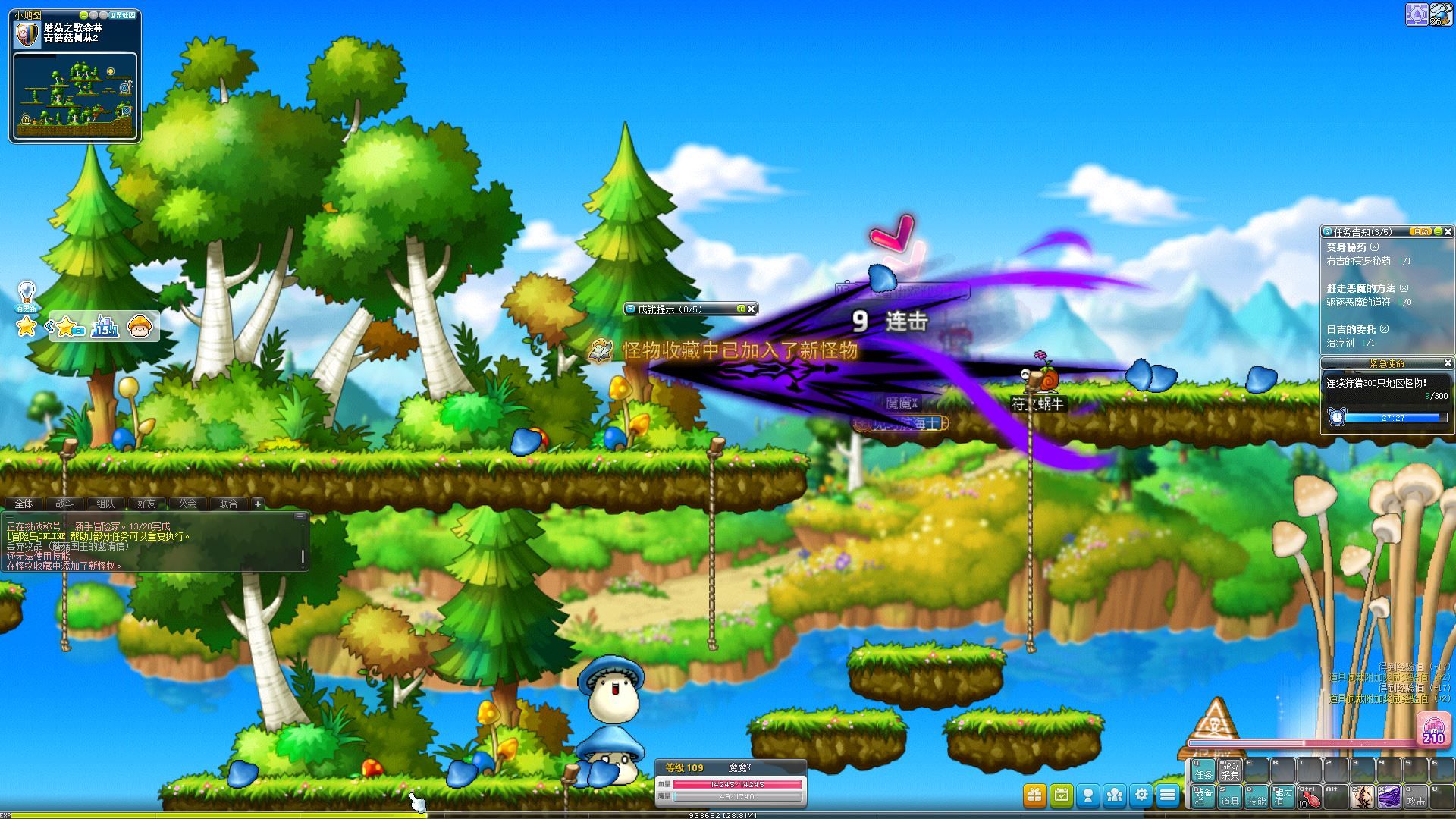Open the green calendar check-in button
Image resolution: width=1456 pixels, height=819 pixels.
(1062, 795)
